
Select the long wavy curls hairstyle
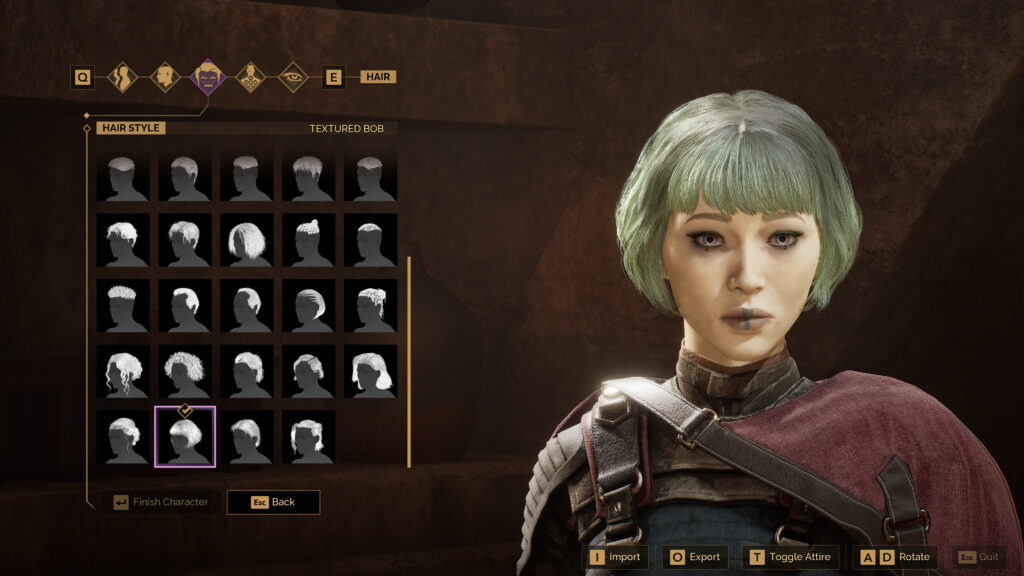click(123, 372)
